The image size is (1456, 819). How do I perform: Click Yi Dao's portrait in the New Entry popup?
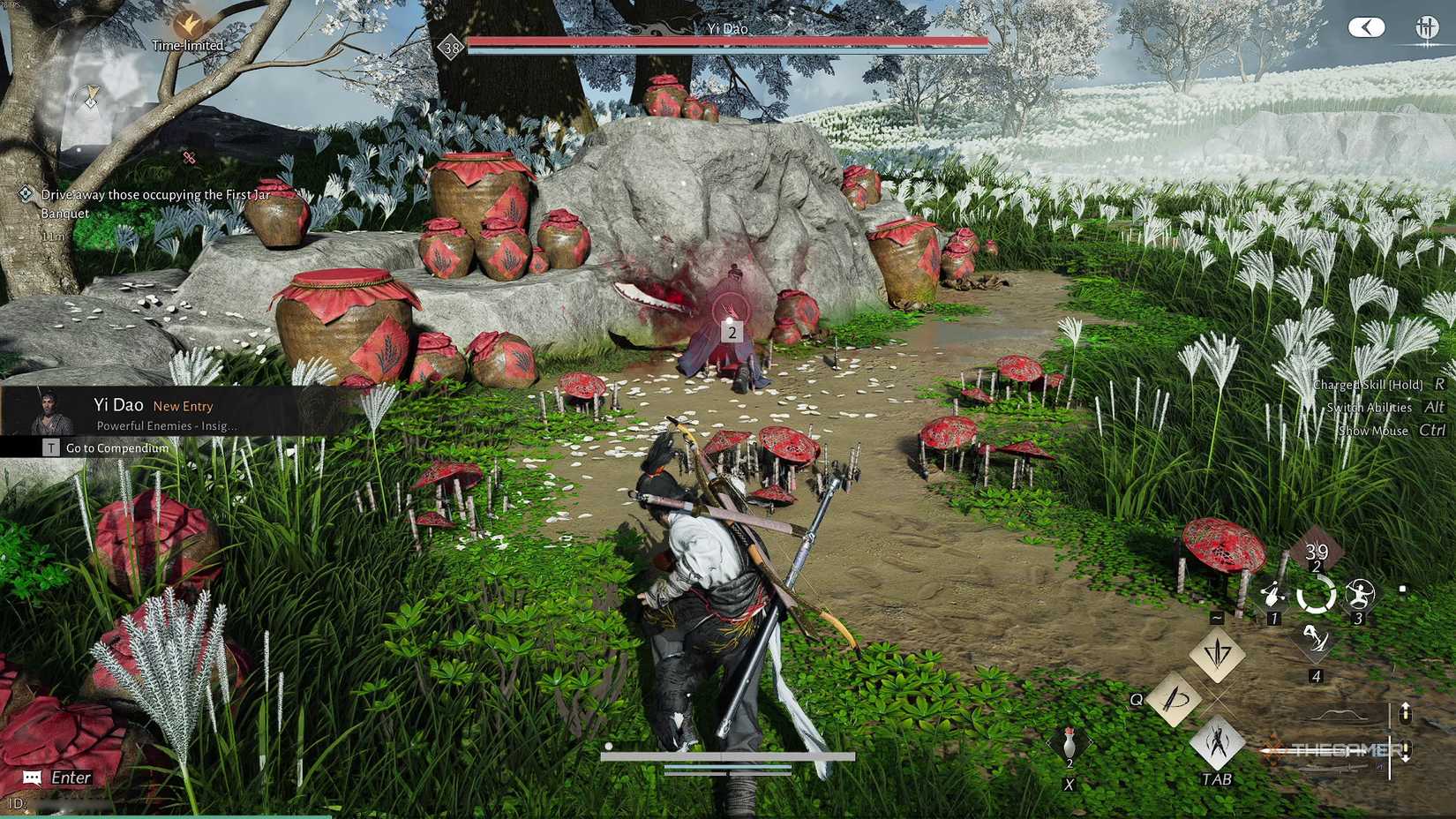(x=50, y=411)
